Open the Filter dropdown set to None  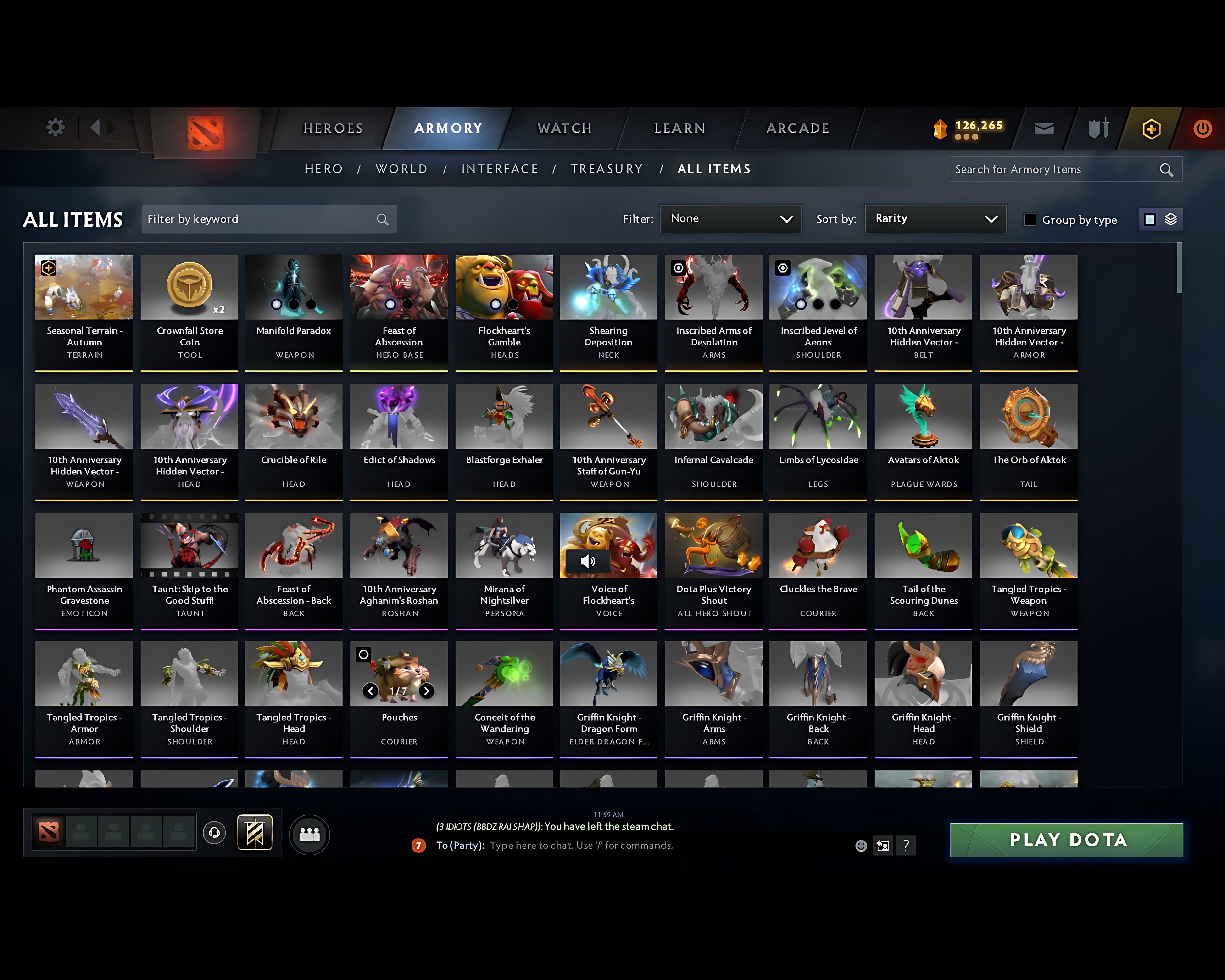pos(731,219)
